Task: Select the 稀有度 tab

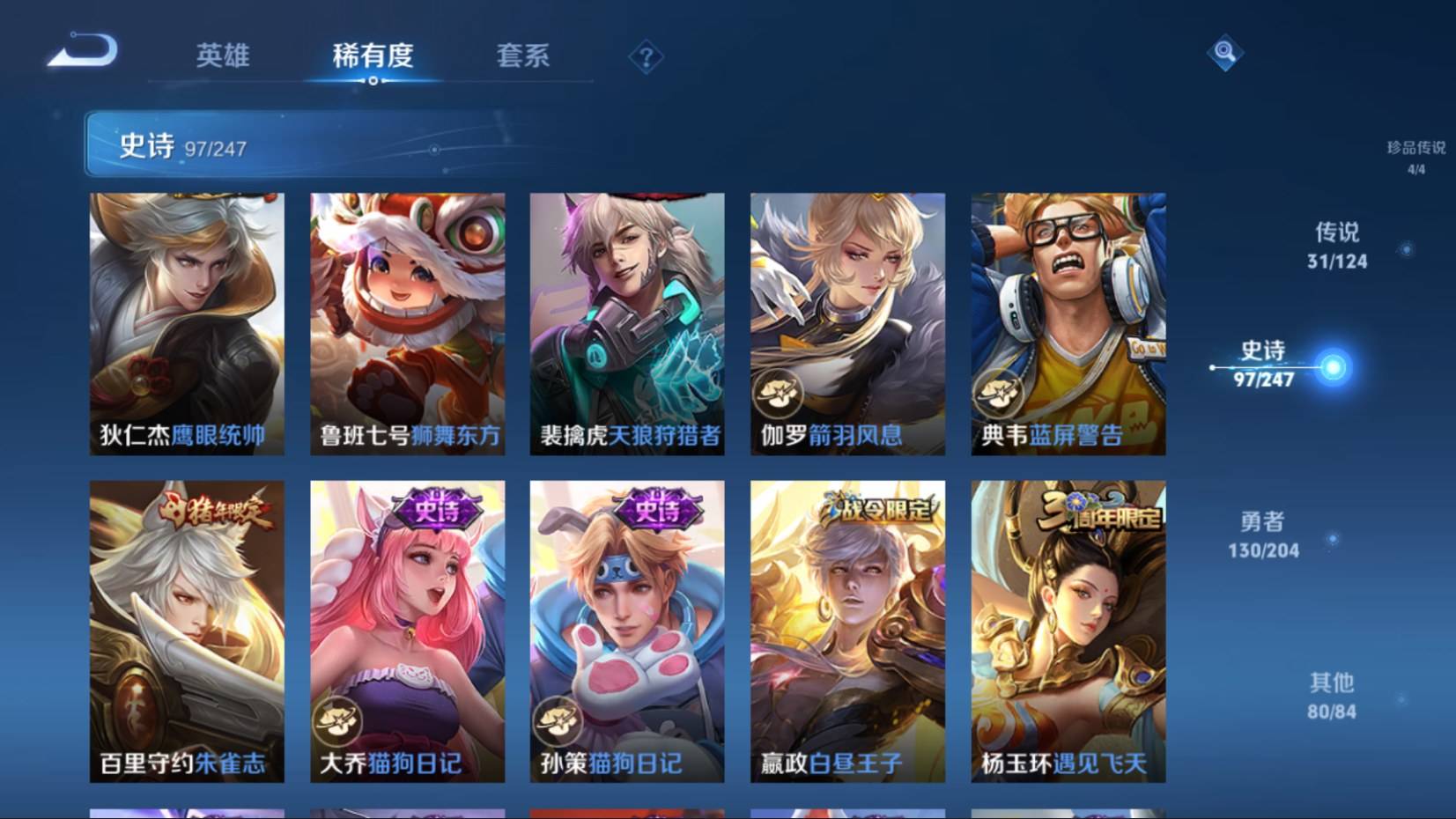Action: point(373,56)
